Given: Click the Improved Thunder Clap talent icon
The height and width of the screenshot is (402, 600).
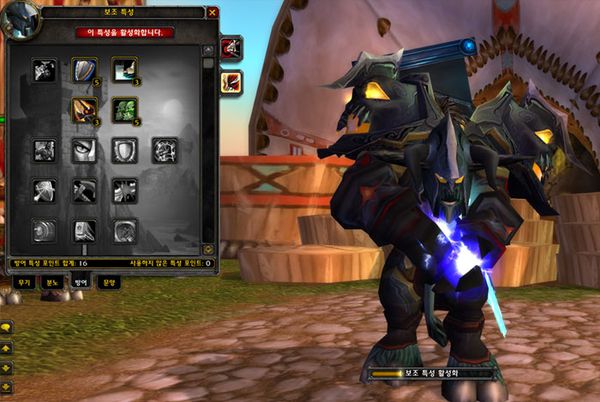Looking at the screenshot, I should [x=124, y=70].
